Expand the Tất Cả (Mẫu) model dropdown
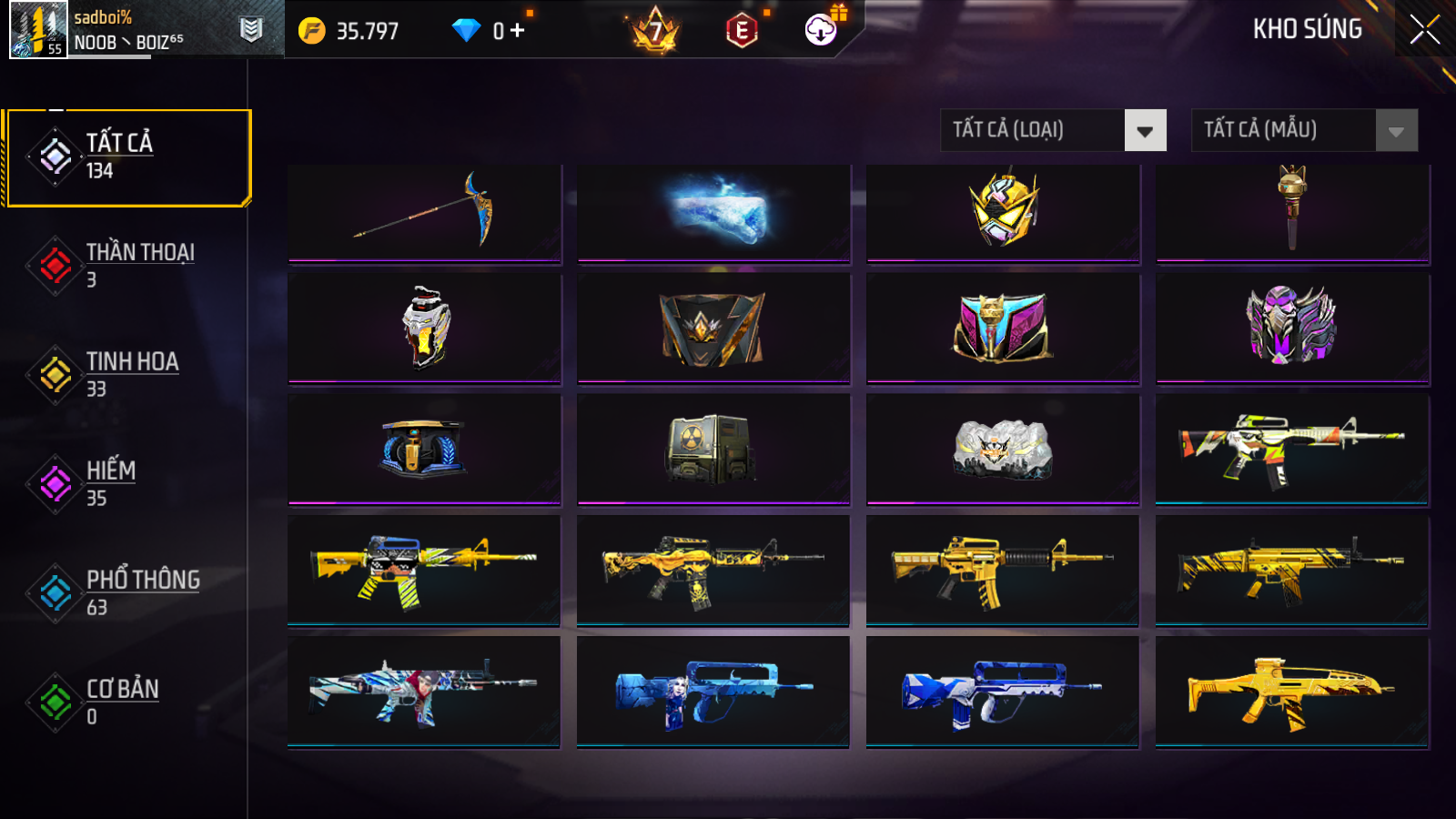 pos(1304,130)
